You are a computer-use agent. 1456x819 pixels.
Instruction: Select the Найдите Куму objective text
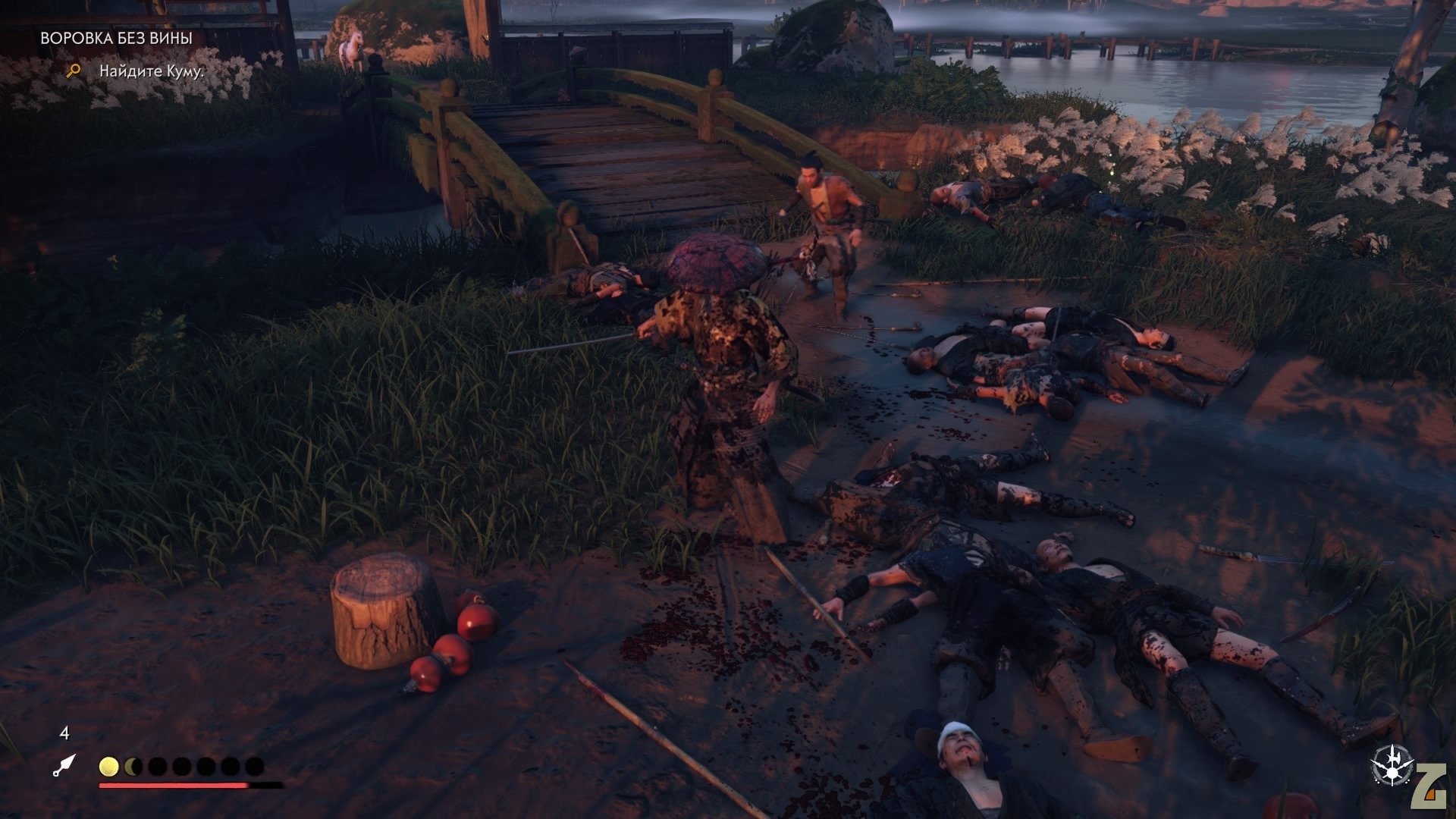pos(152,71)
